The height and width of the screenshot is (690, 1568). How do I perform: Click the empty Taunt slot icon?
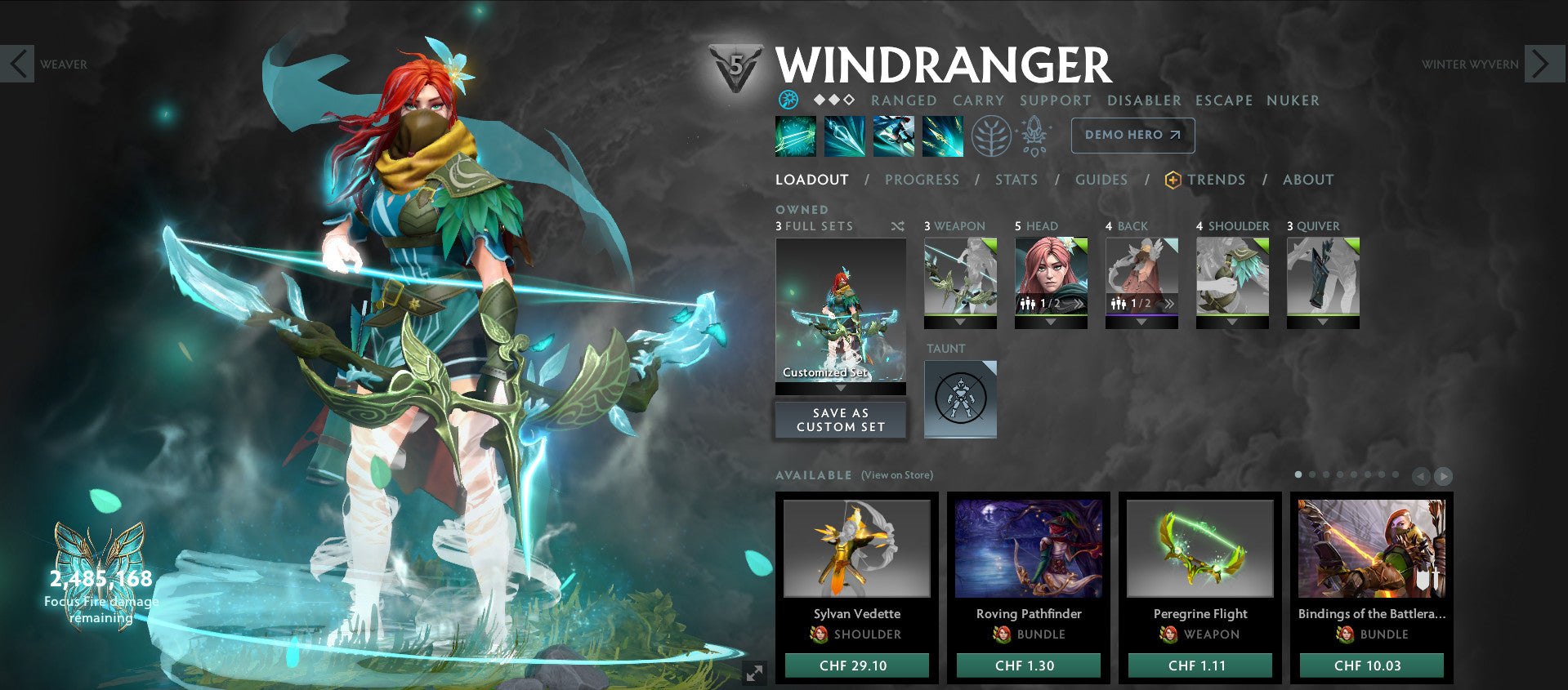[960, 398]
